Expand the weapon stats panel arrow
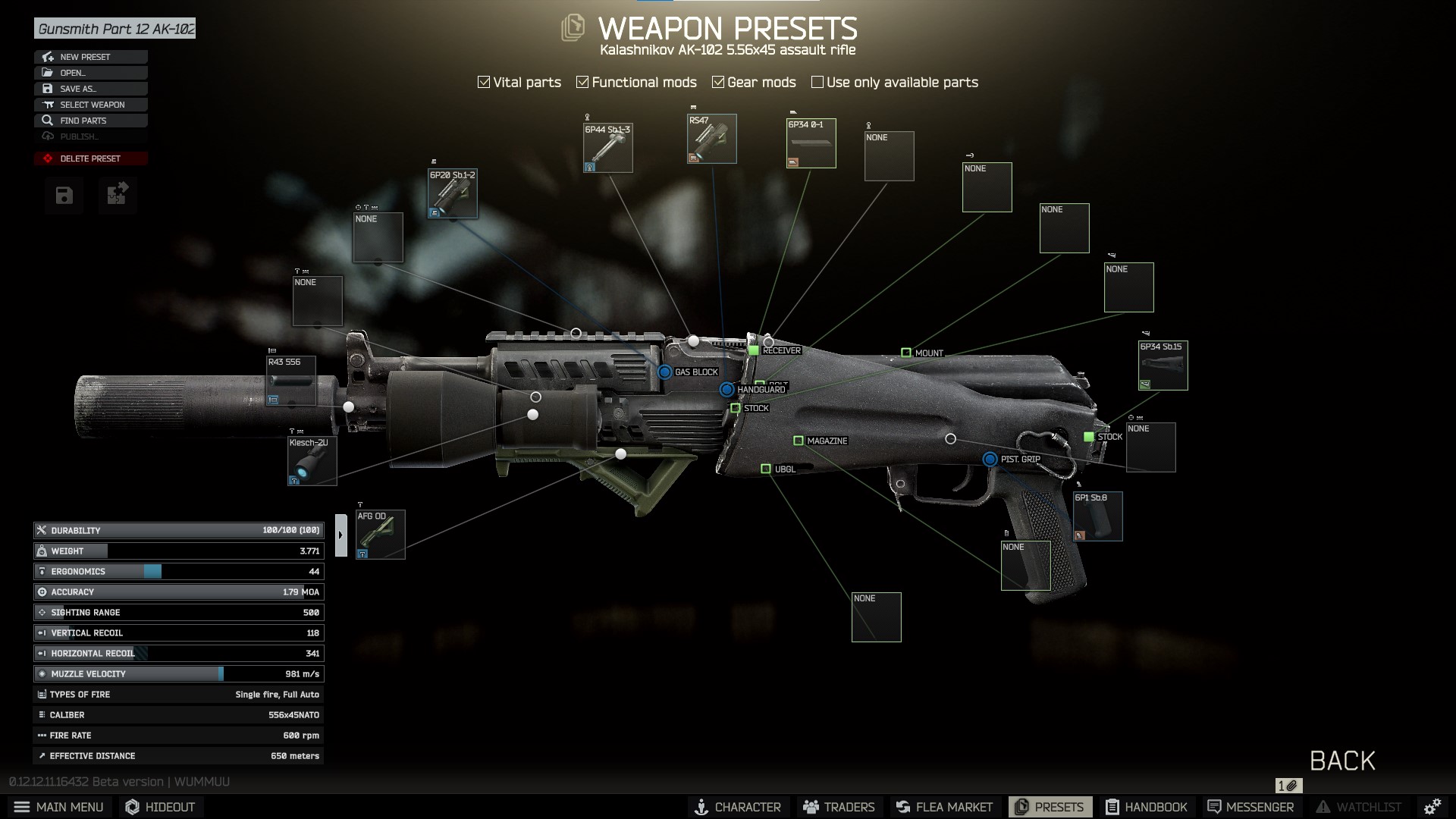Image resolution: width=1456 pixels, height=819 pixels. [x=342, y=534]
